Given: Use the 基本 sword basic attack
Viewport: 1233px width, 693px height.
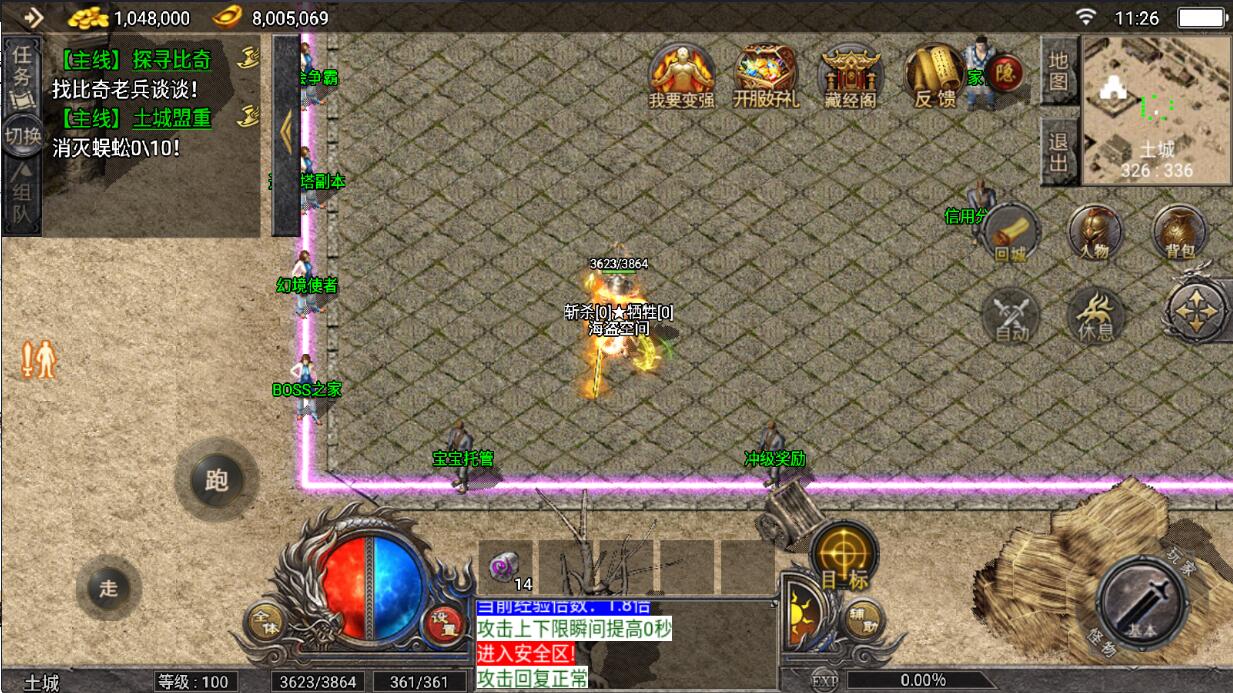Looking at the screenshot, I should click(1141, 602).
